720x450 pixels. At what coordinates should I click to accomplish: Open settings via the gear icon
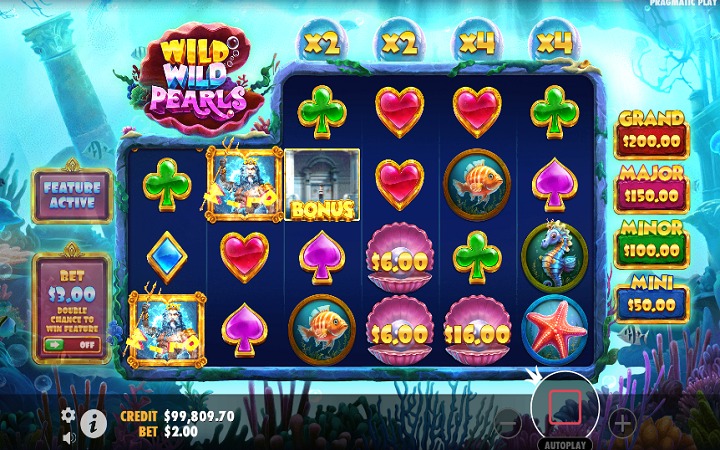[68, 414]
